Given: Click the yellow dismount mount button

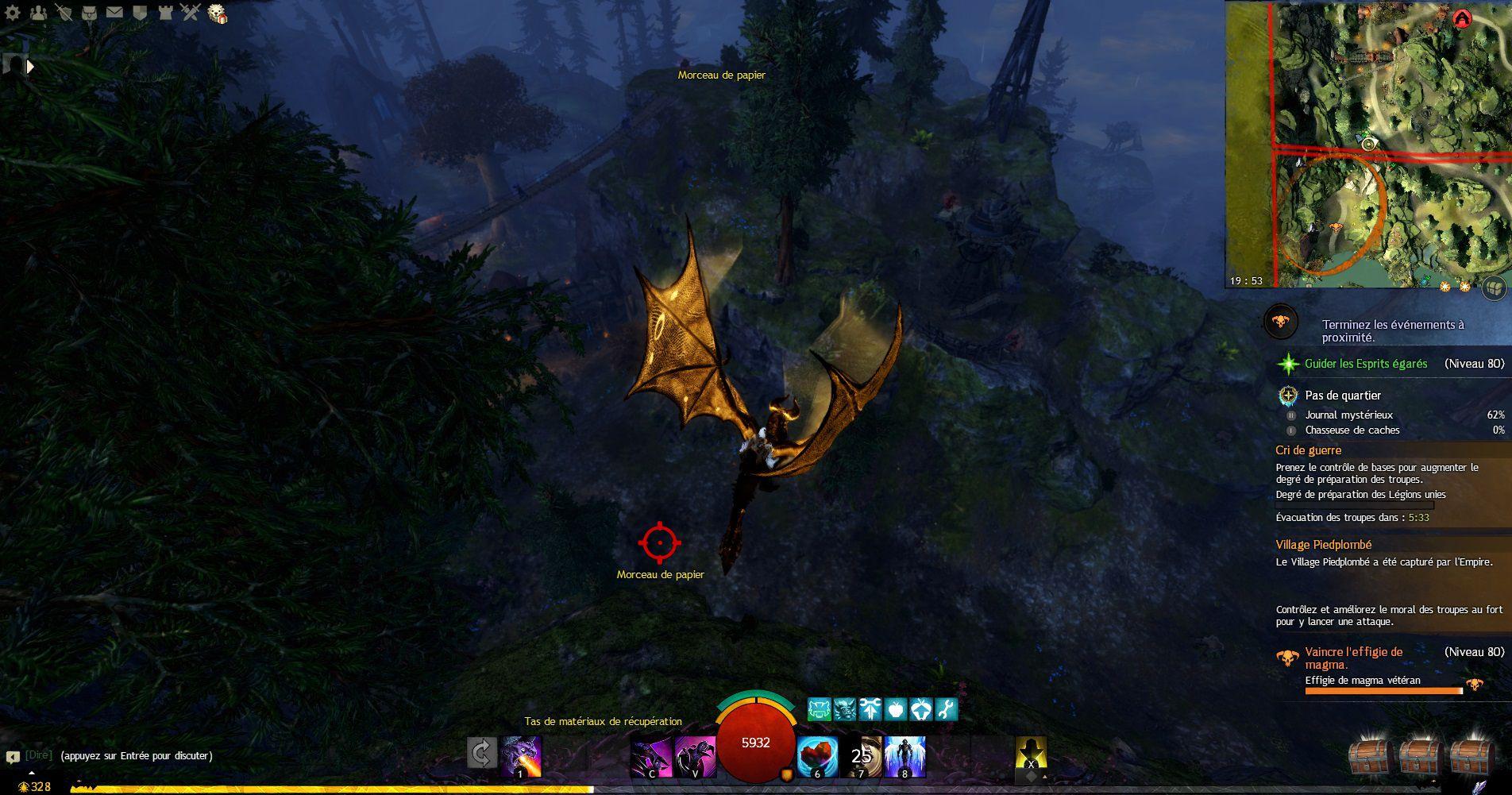Looking at the screenshot, I should 1031,754.
